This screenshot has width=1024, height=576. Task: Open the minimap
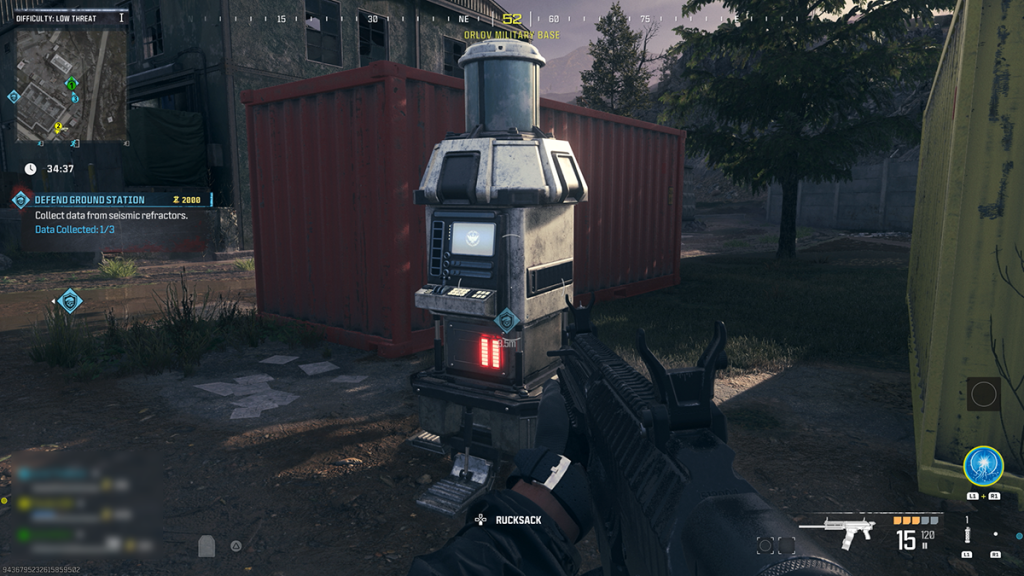70,86
